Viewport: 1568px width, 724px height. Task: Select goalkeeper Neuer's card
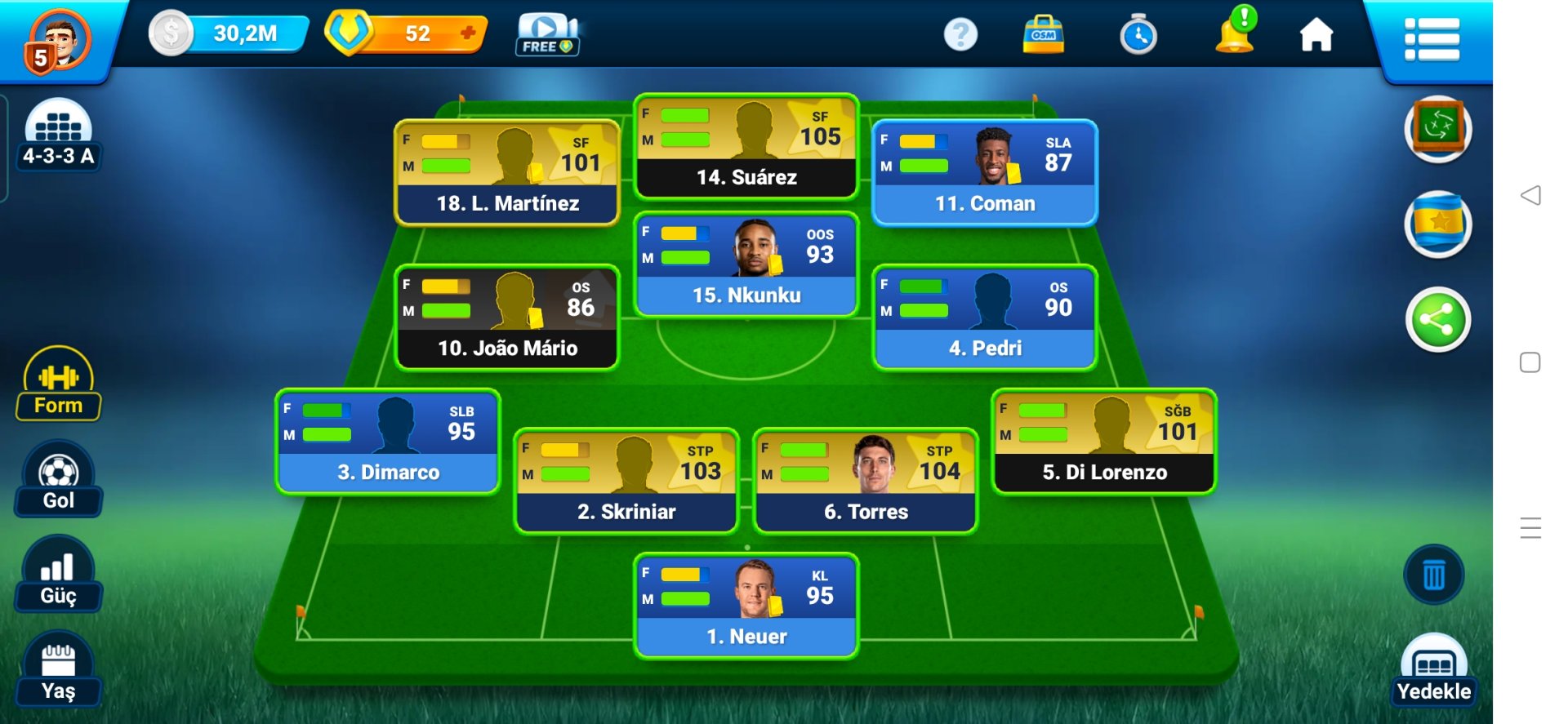coord(746,606)
